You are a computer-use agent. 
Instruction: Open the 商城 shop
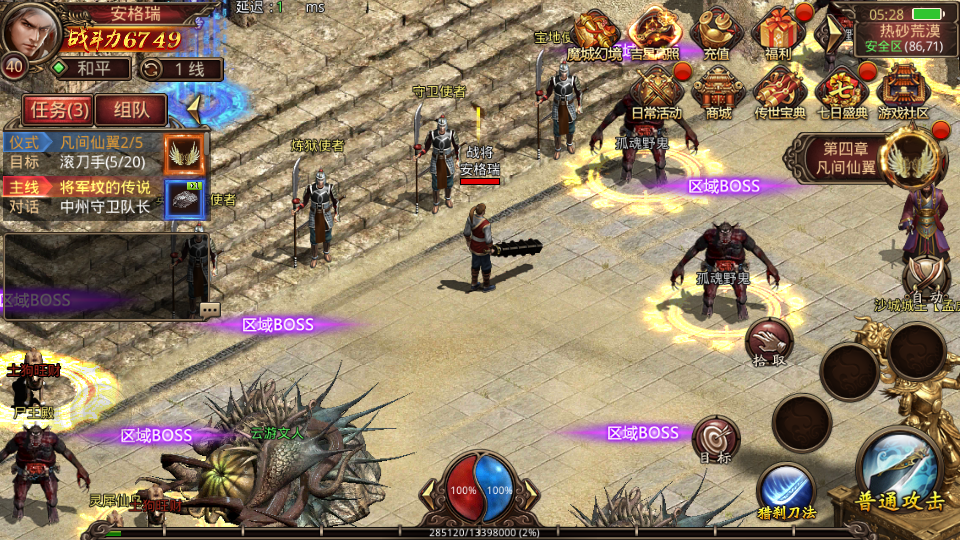pyautogui.click(x=718, y=92)
